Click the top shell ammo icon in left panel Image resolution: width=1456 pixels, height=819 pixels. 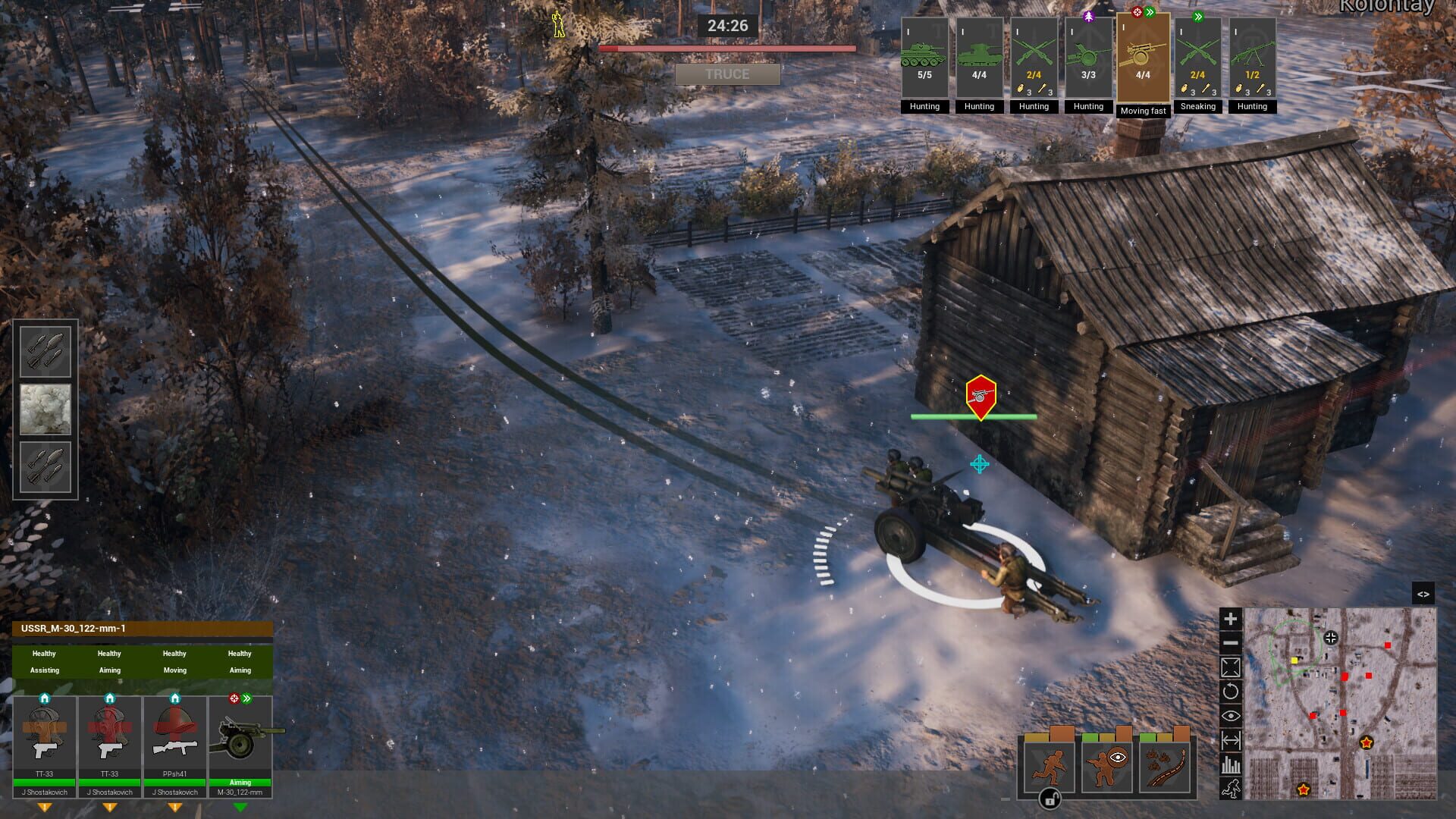click(45, 351)
